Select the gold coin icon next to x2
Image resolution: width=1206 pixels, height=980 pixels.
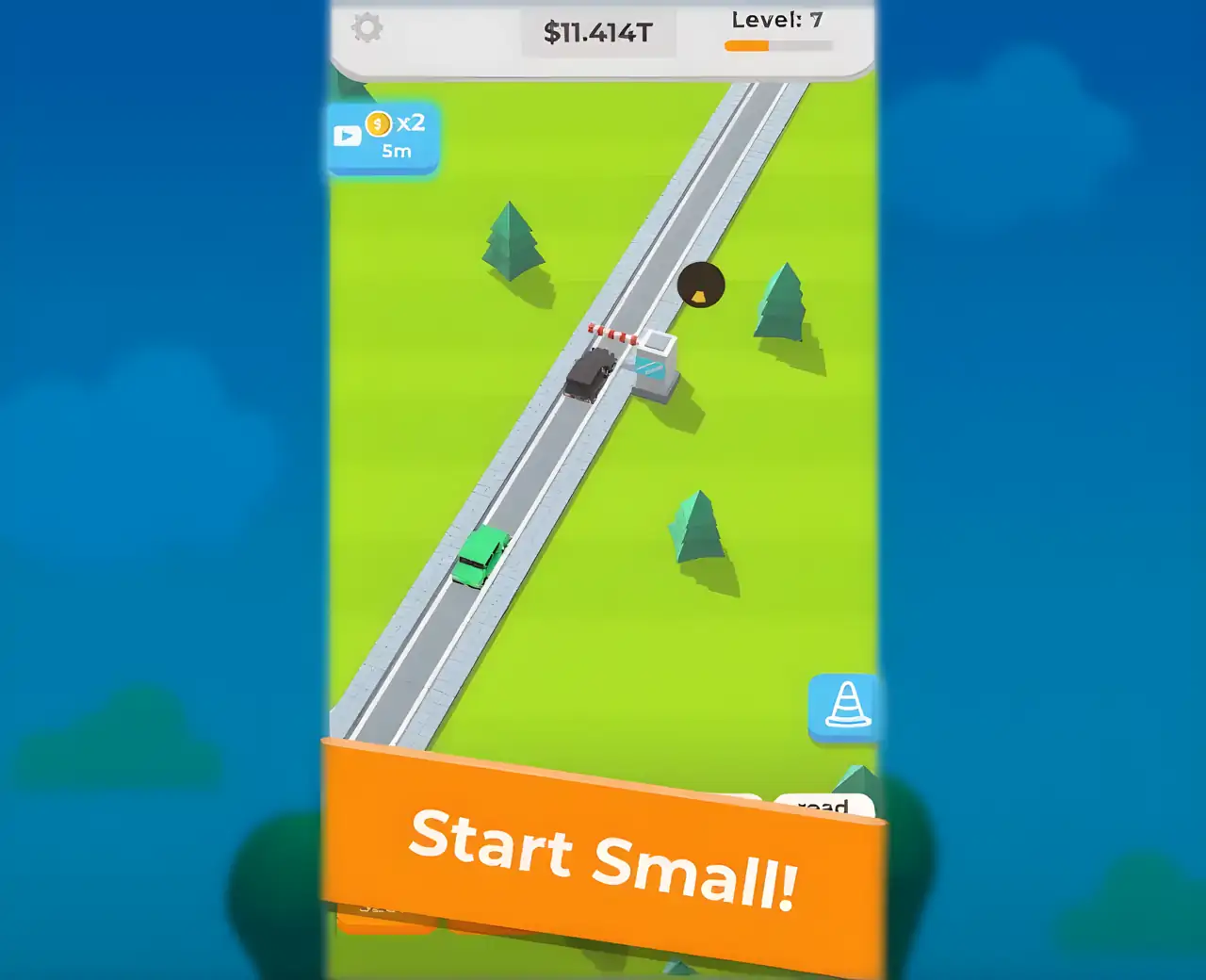(380, 124)
